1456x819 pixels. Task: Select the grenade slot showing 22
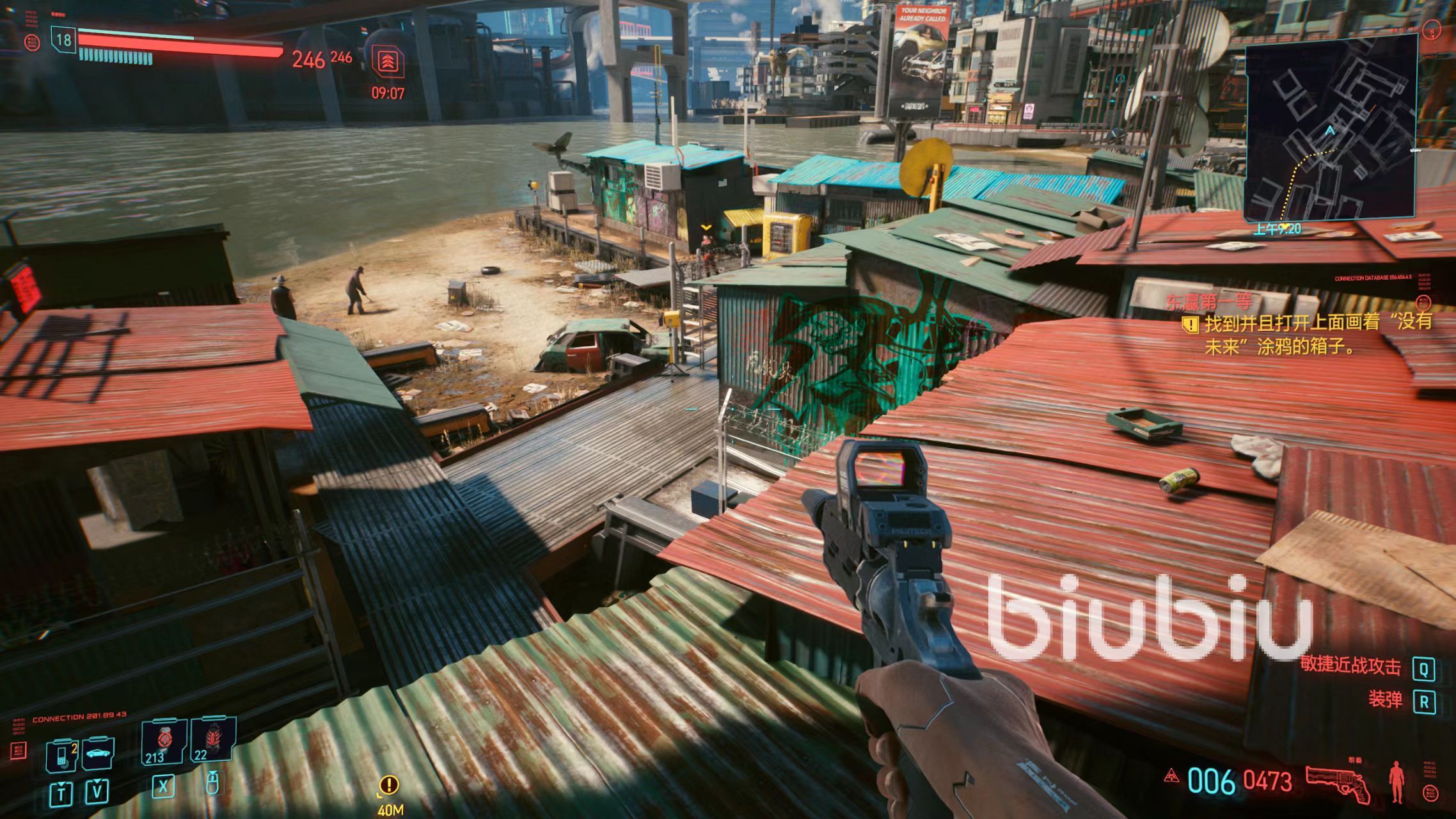coord(212,740)
